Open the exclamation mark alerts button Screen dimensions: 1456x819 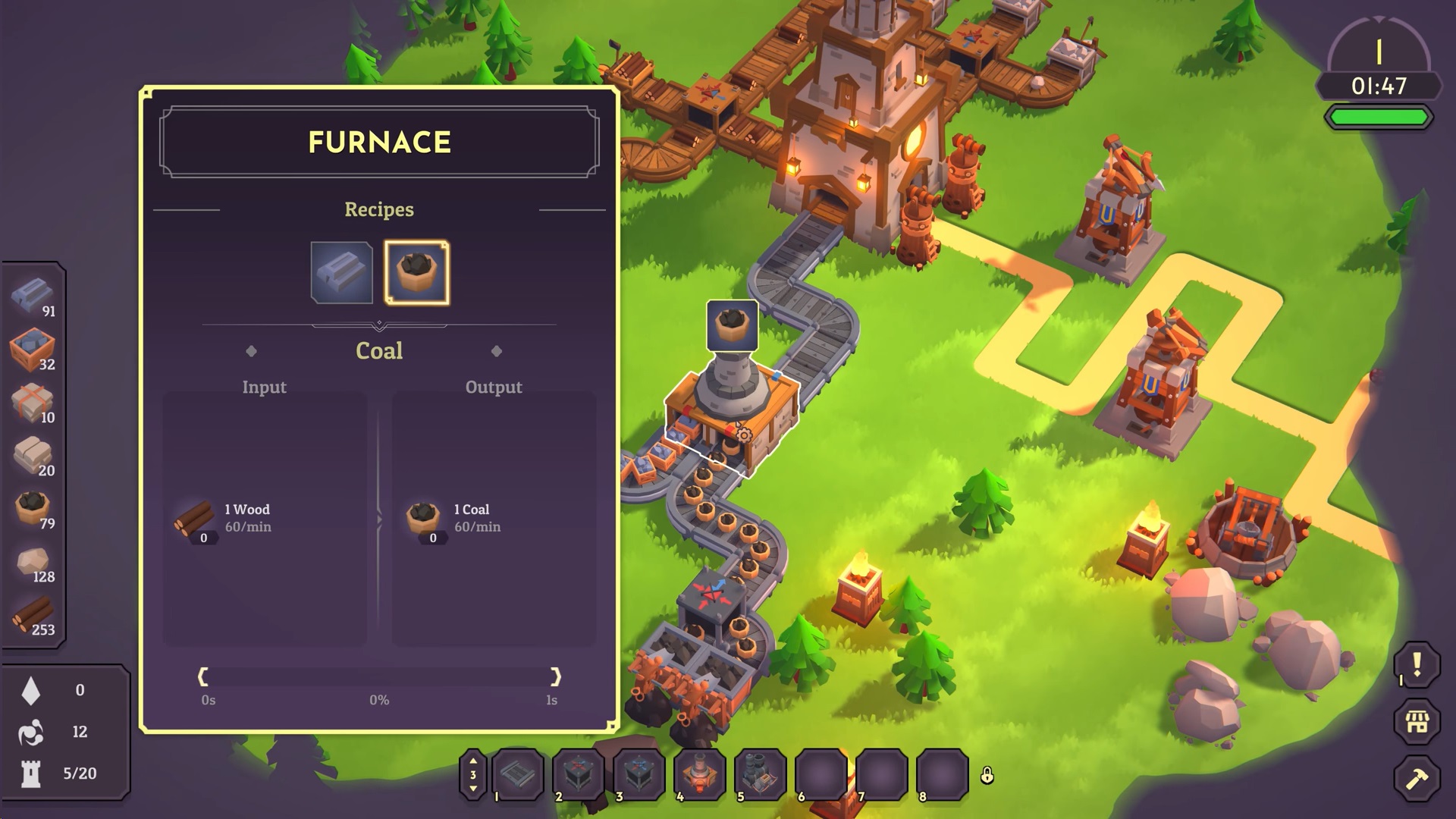[x=1417, y=665]
